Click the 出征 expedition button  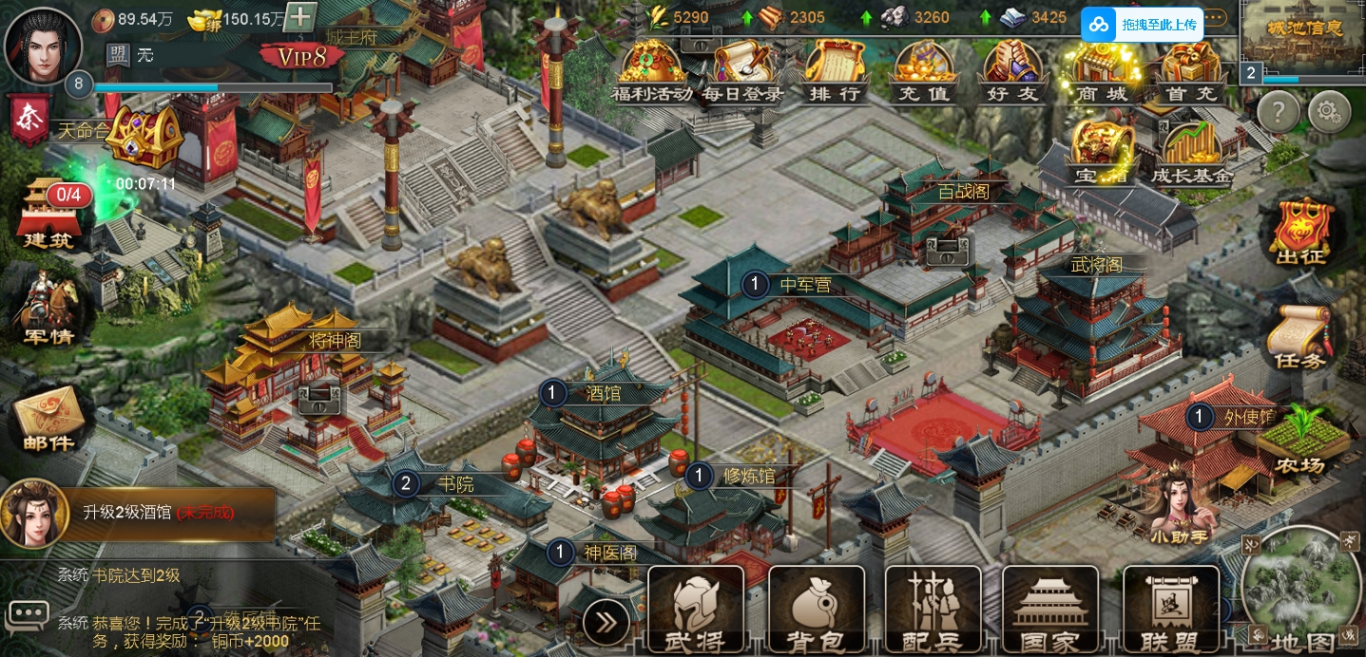coord(1301,232)
